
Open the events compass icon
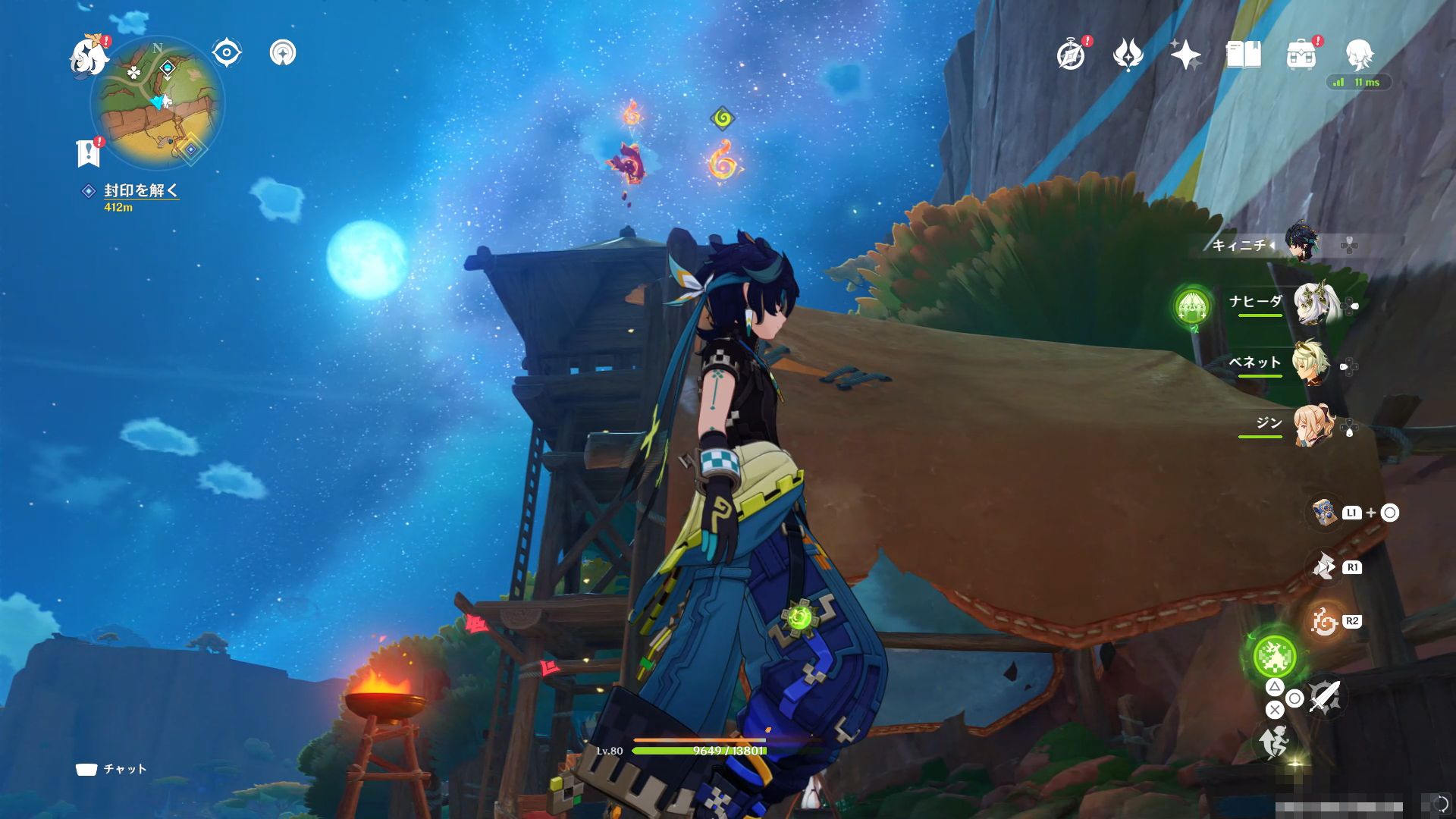click(1071, 55)
